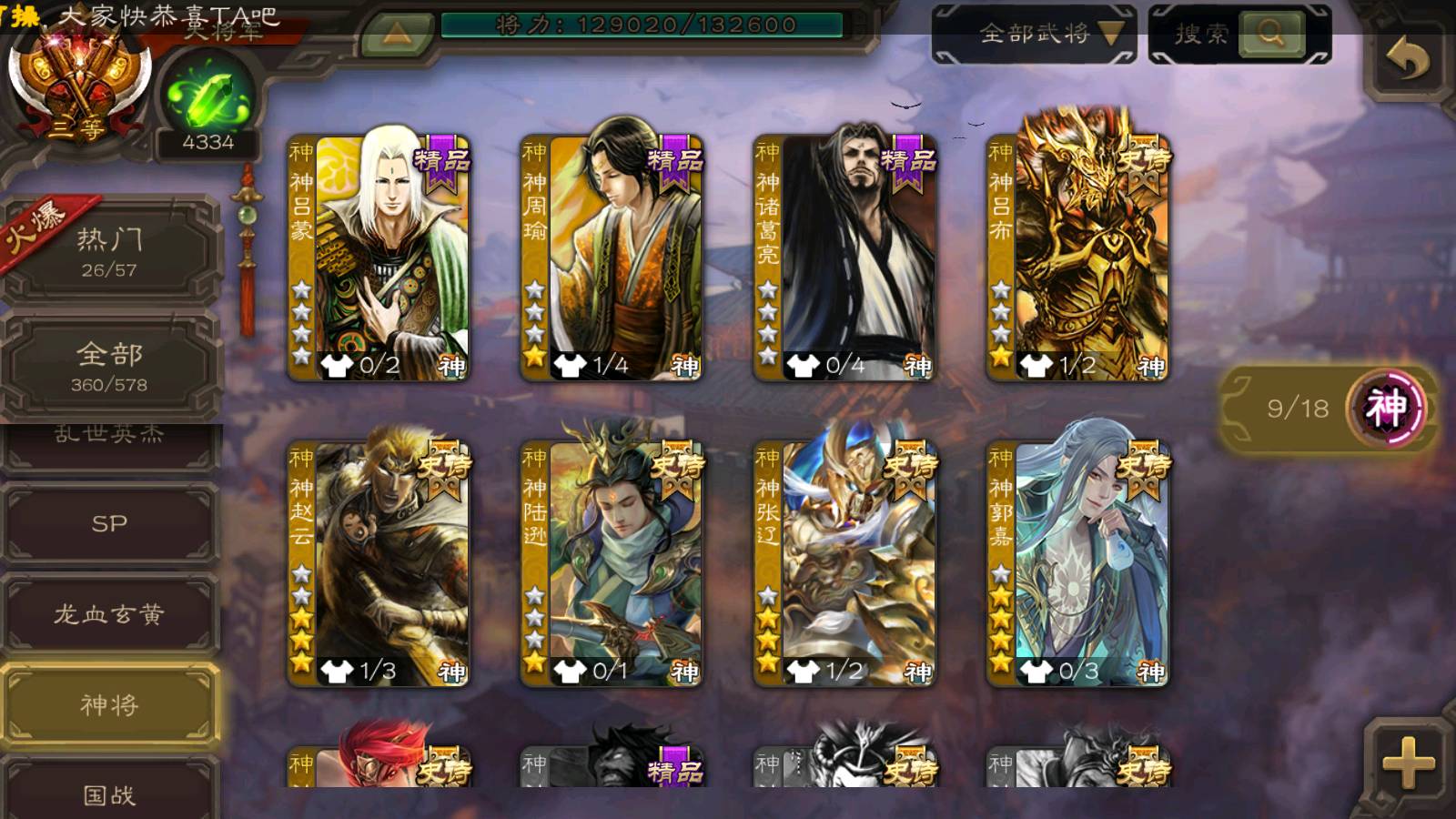Switch to the 国战 tab
This screenshot has width=1456, height=819.
coord(109,794)
